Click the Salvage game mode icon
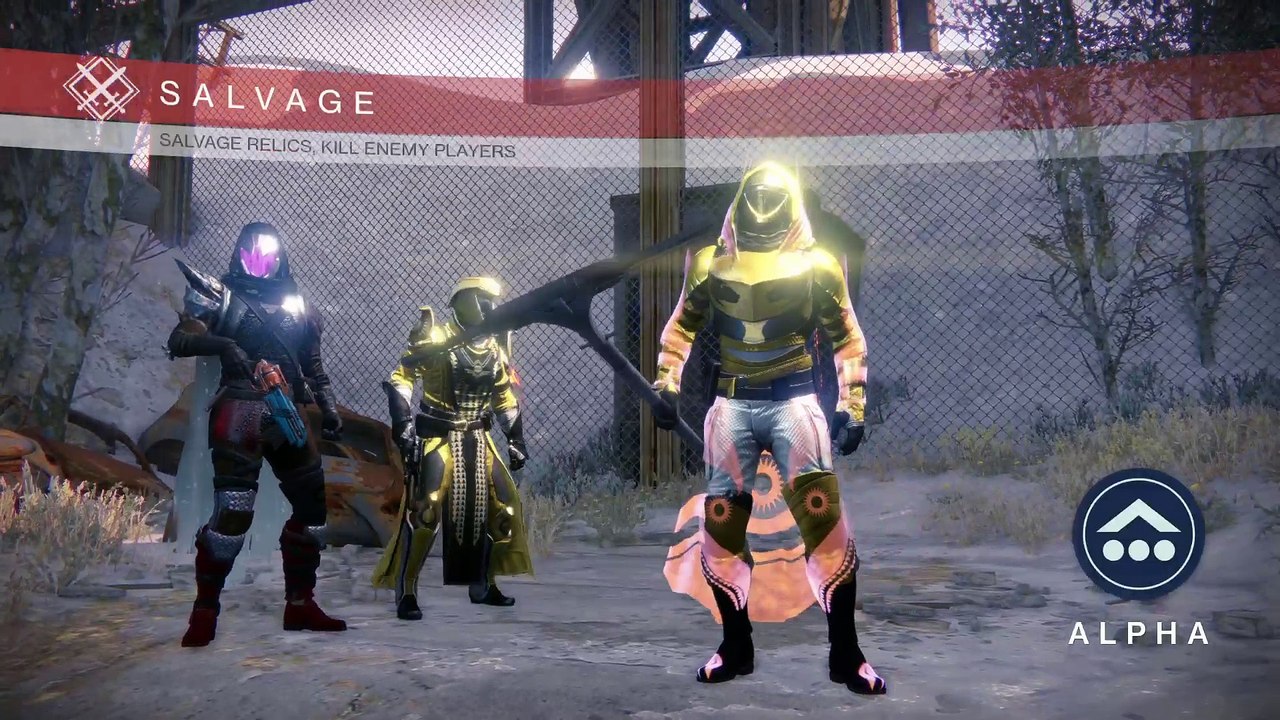 point(101,89)
